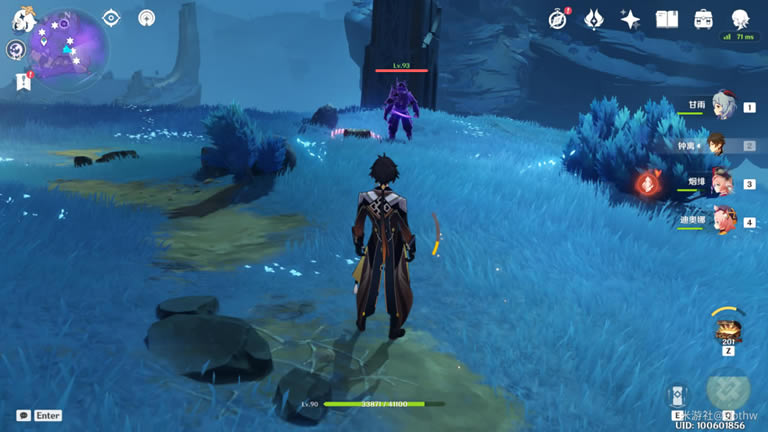Viewport: 768px width, 432px height.
Task: Click the quest navigation icon beside the minimap
Action: coord(16,50)
